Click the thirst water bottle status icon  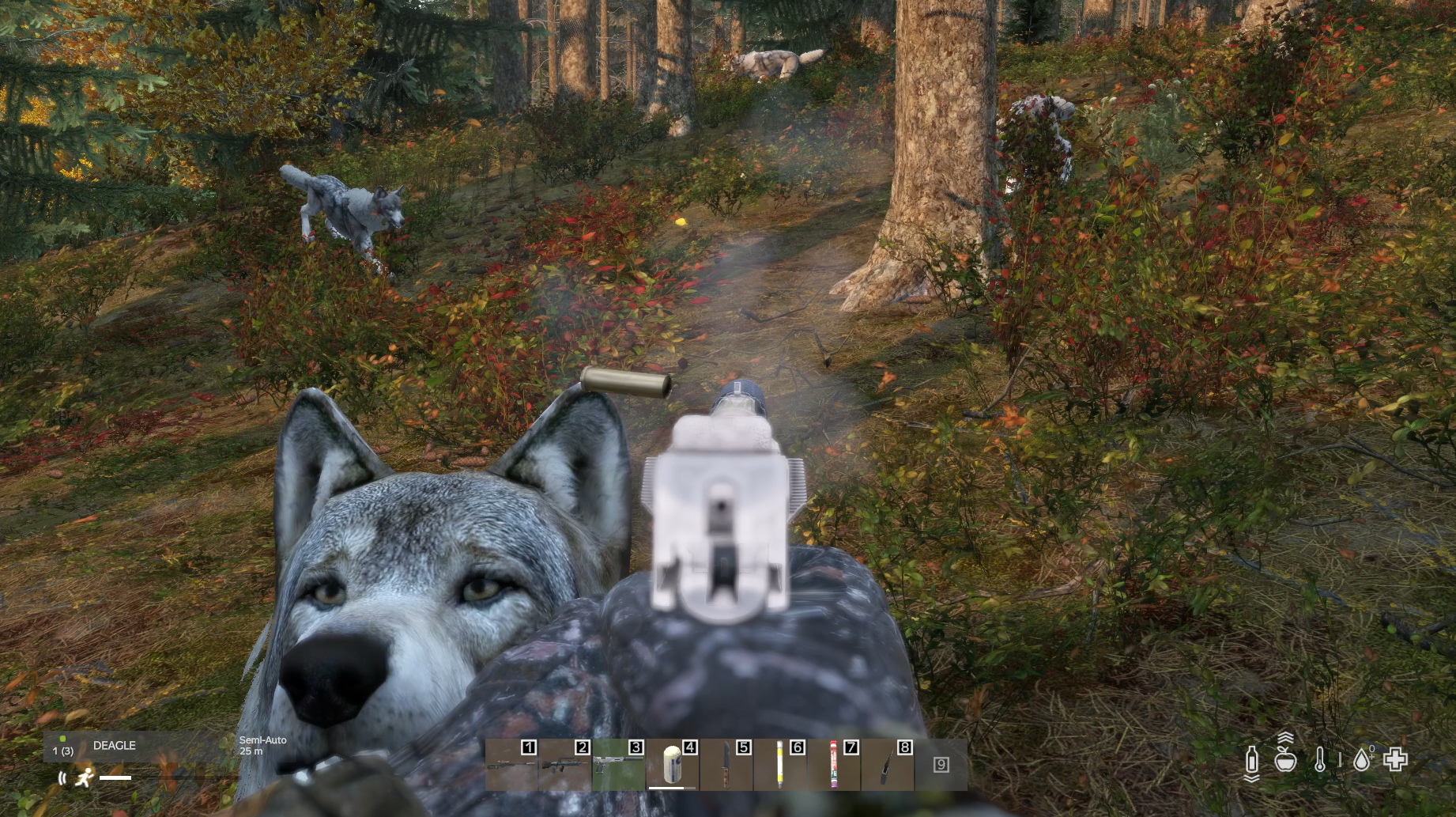click(x=1251, y=760)
